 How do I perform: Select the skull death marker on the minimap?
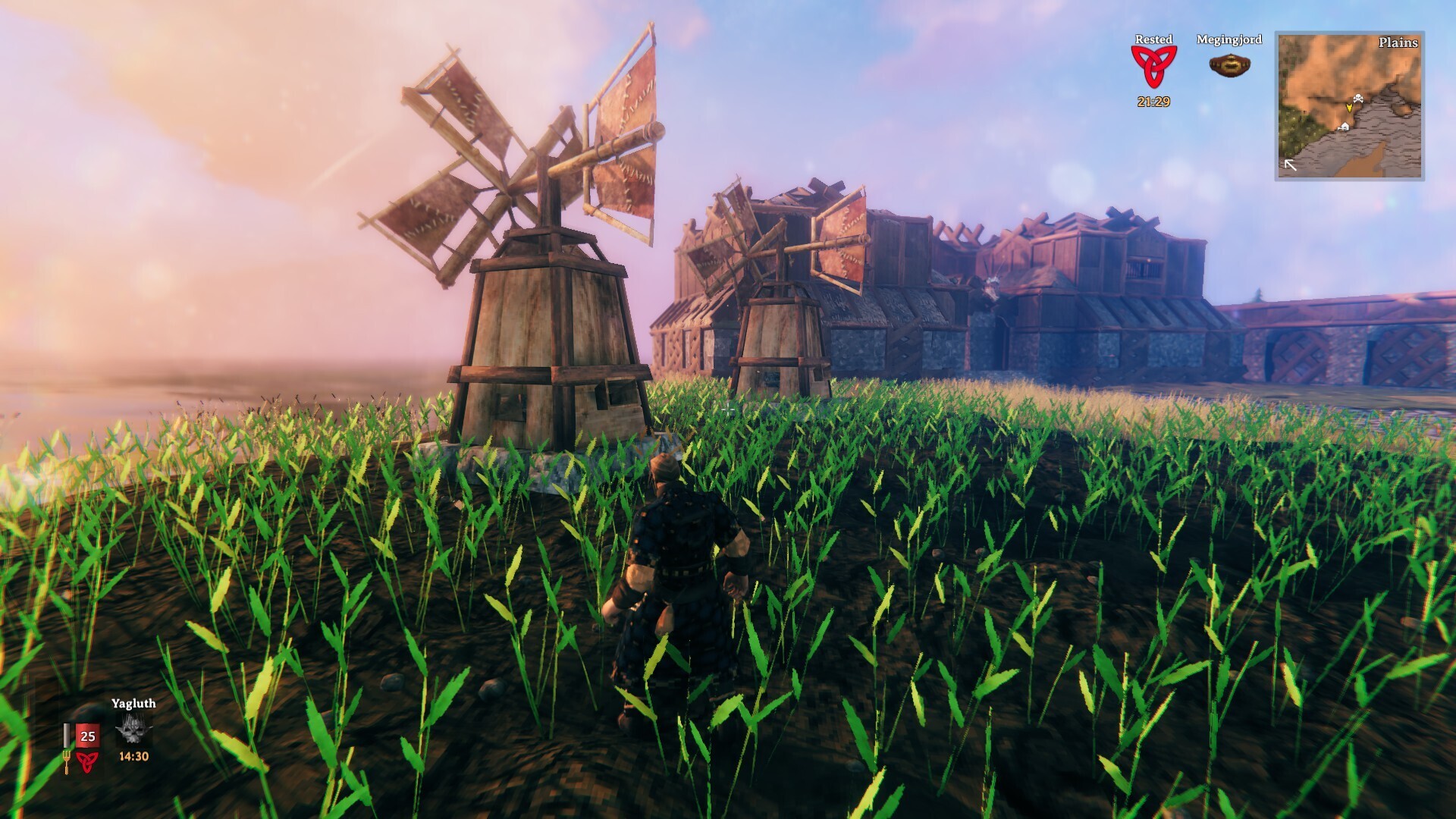(x=1358, y=98)
